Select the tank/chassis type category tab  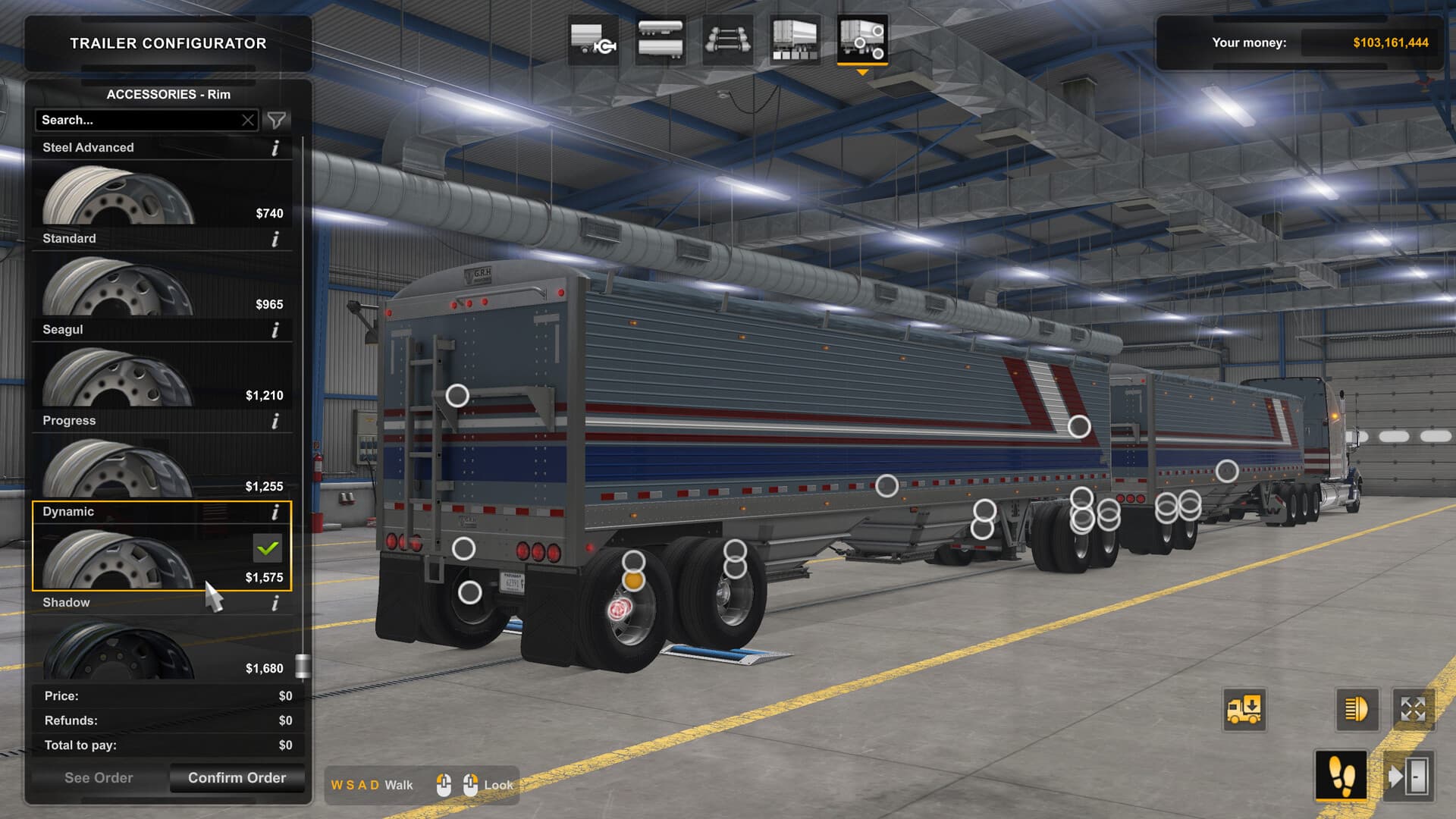660,42
